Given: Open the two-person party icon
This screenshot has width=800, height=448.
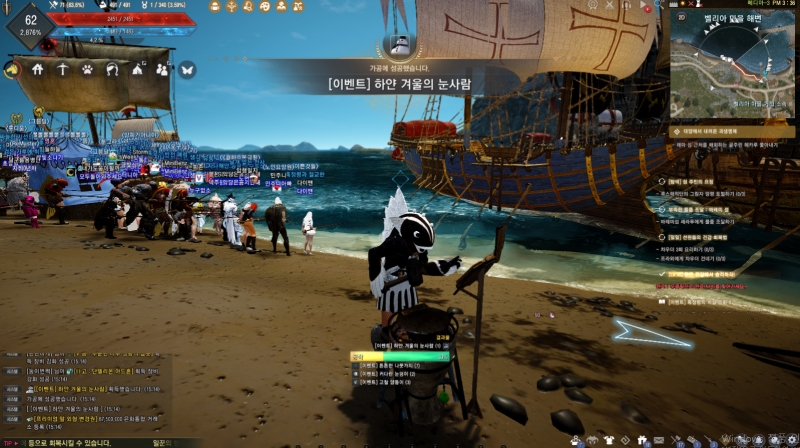Looking at the screenshot, I should (x=162, y=70).
